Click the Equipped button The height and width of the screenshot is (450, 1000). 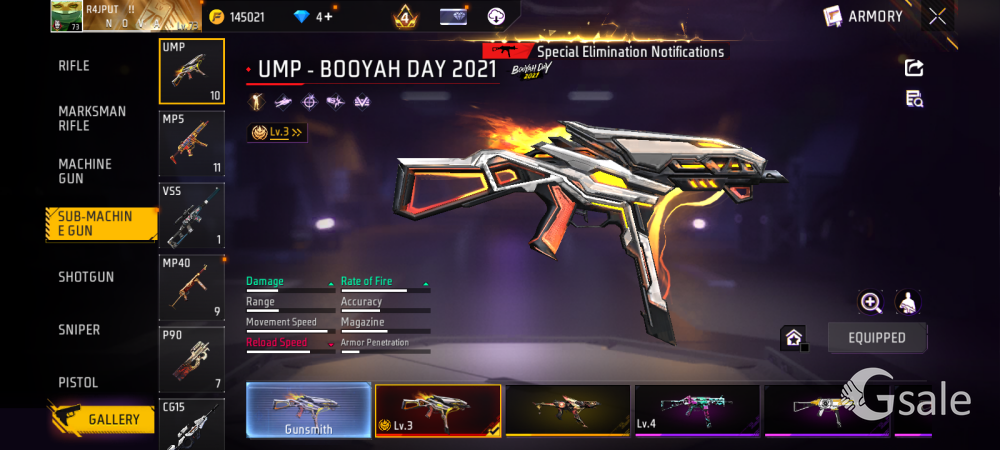877,338
